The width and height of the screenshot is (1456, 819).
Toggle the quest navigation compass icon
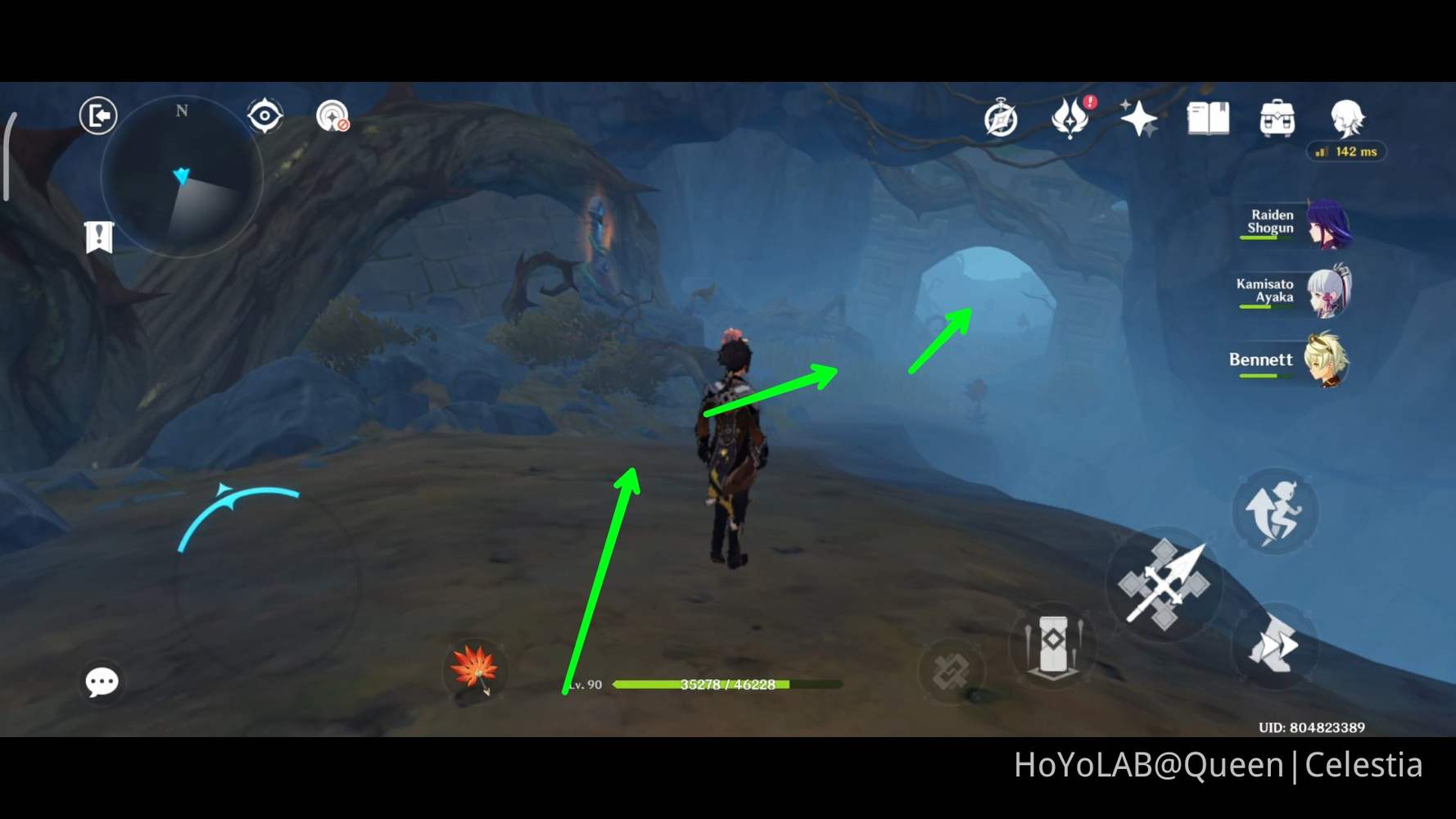click(x=332, y=117)
